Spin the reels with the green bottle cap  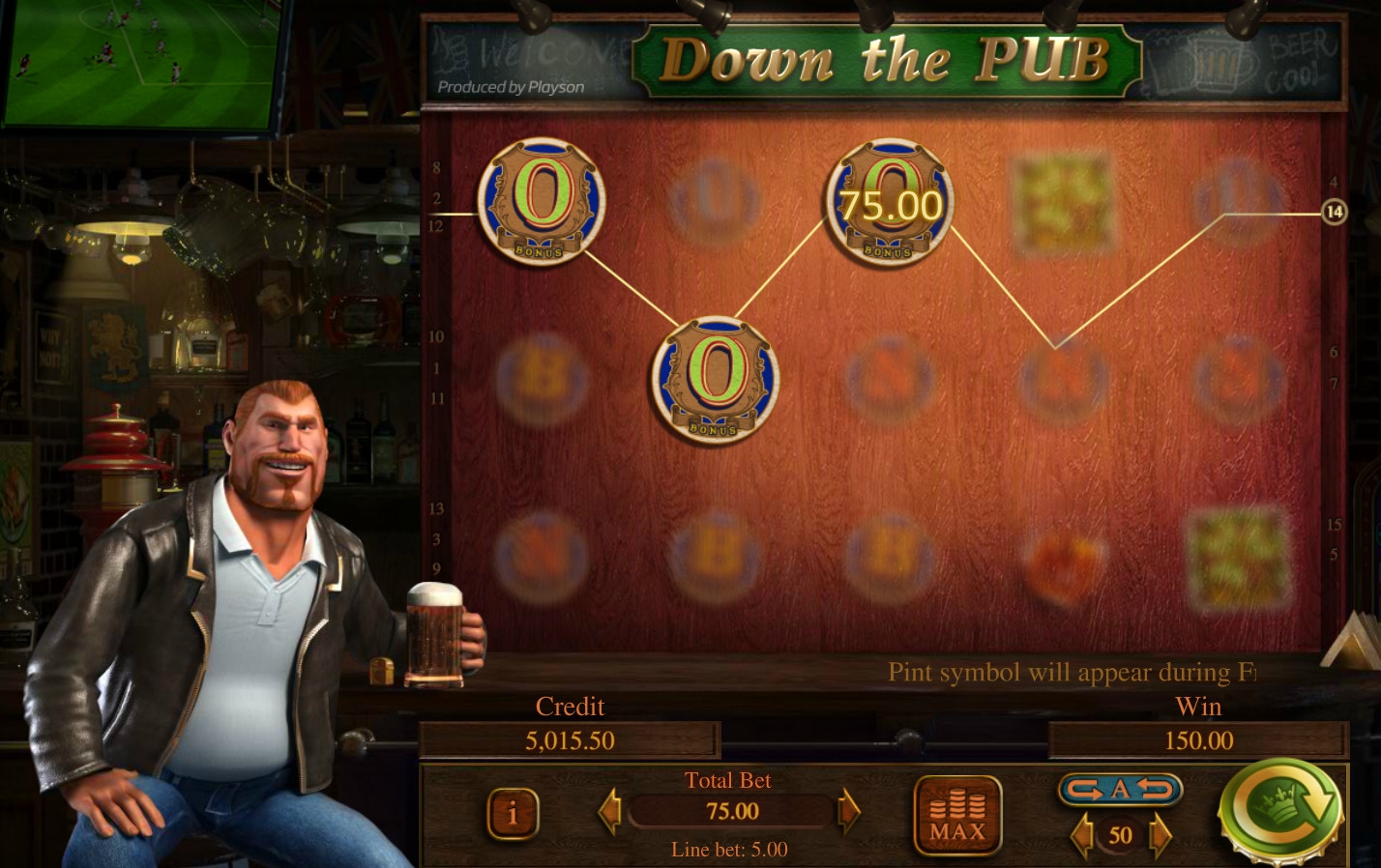tap(1278, 810)
